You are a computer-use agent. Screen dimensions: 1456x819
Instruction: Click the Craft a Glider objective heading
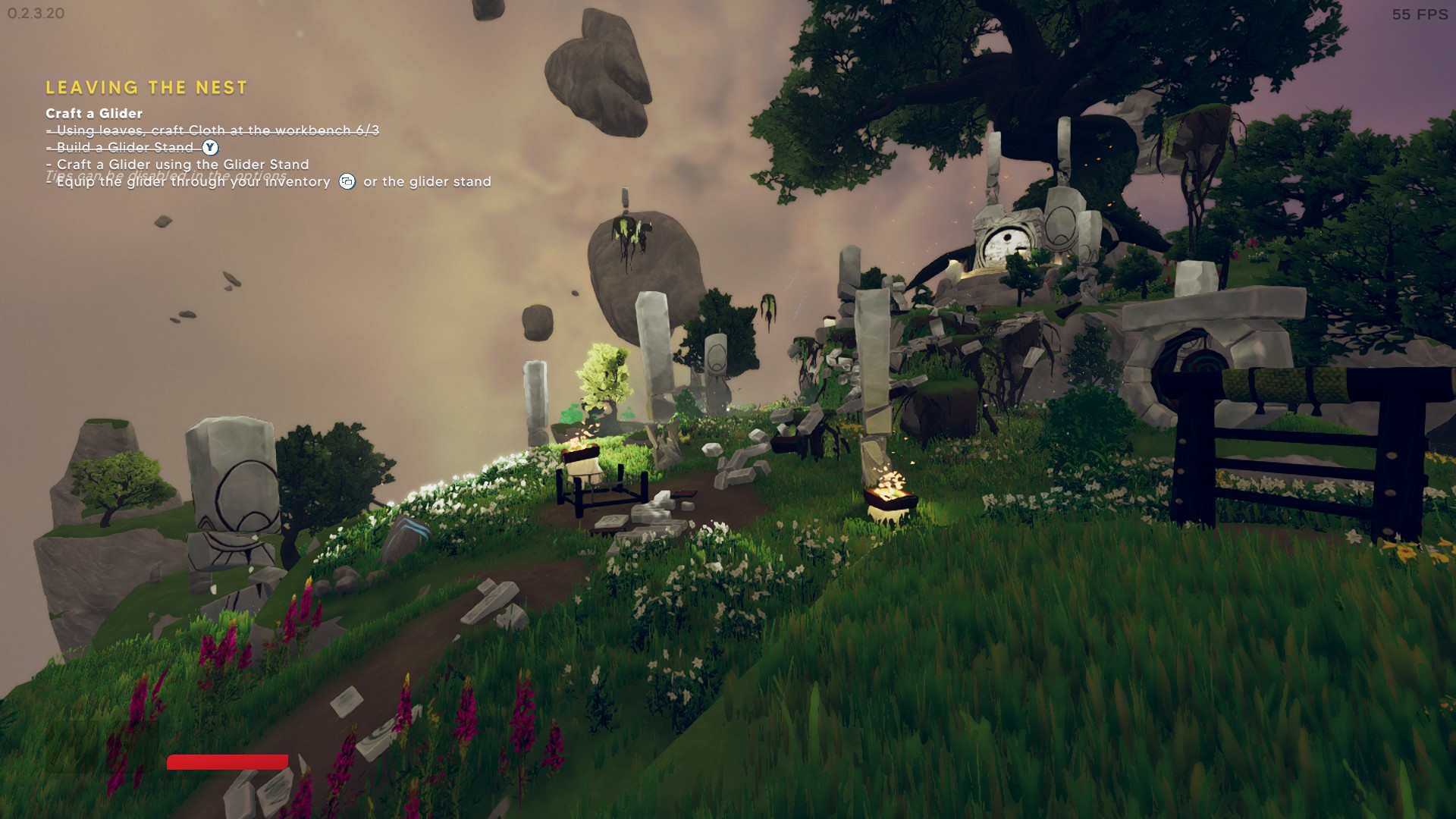coord(94,114)
